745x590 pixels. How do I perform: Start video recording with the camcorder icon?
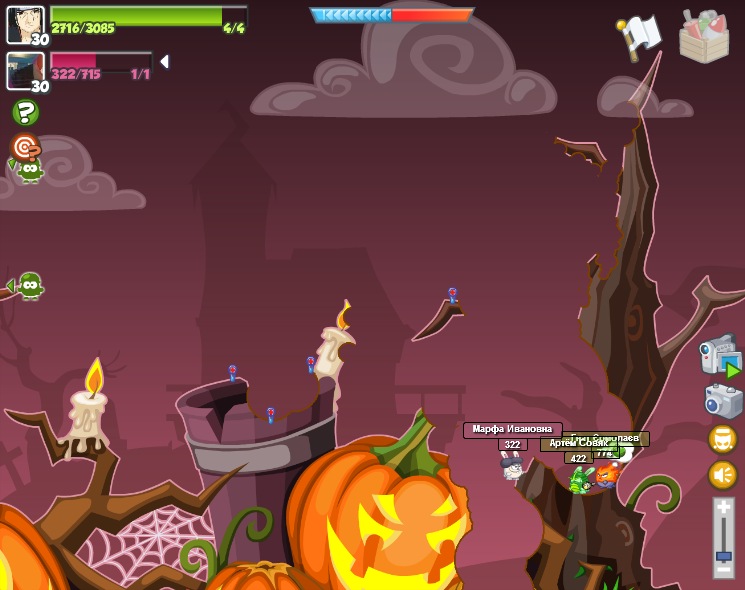coord(719,356)
